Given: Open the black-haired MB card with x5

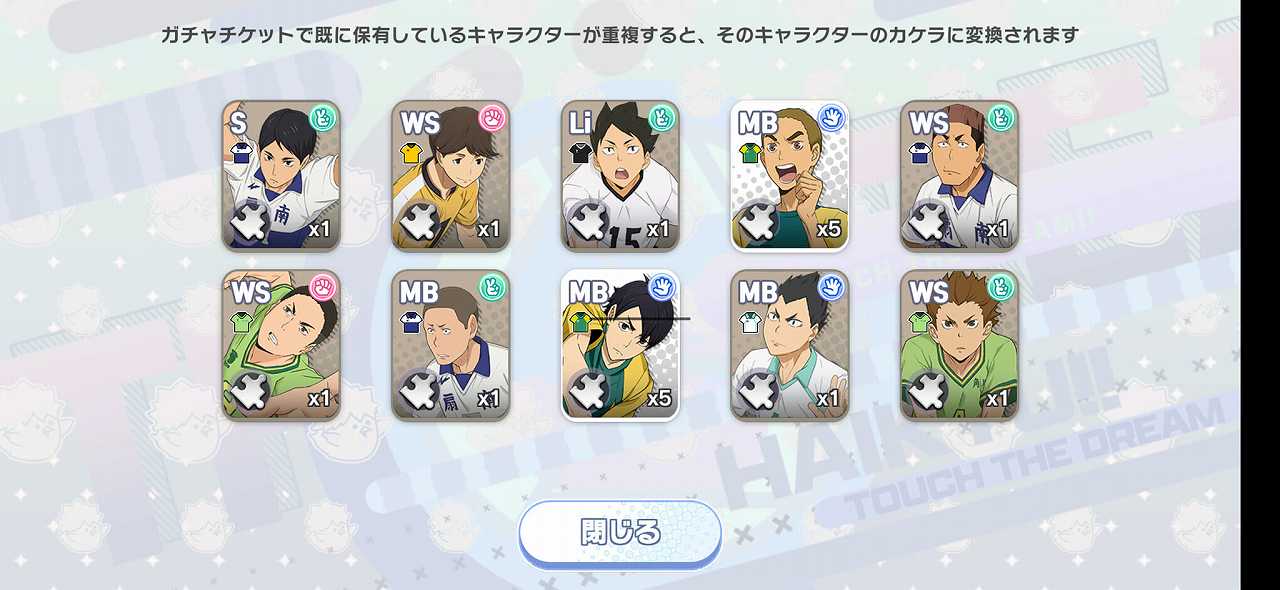Looking at the screenshot, I should (620, 345).
